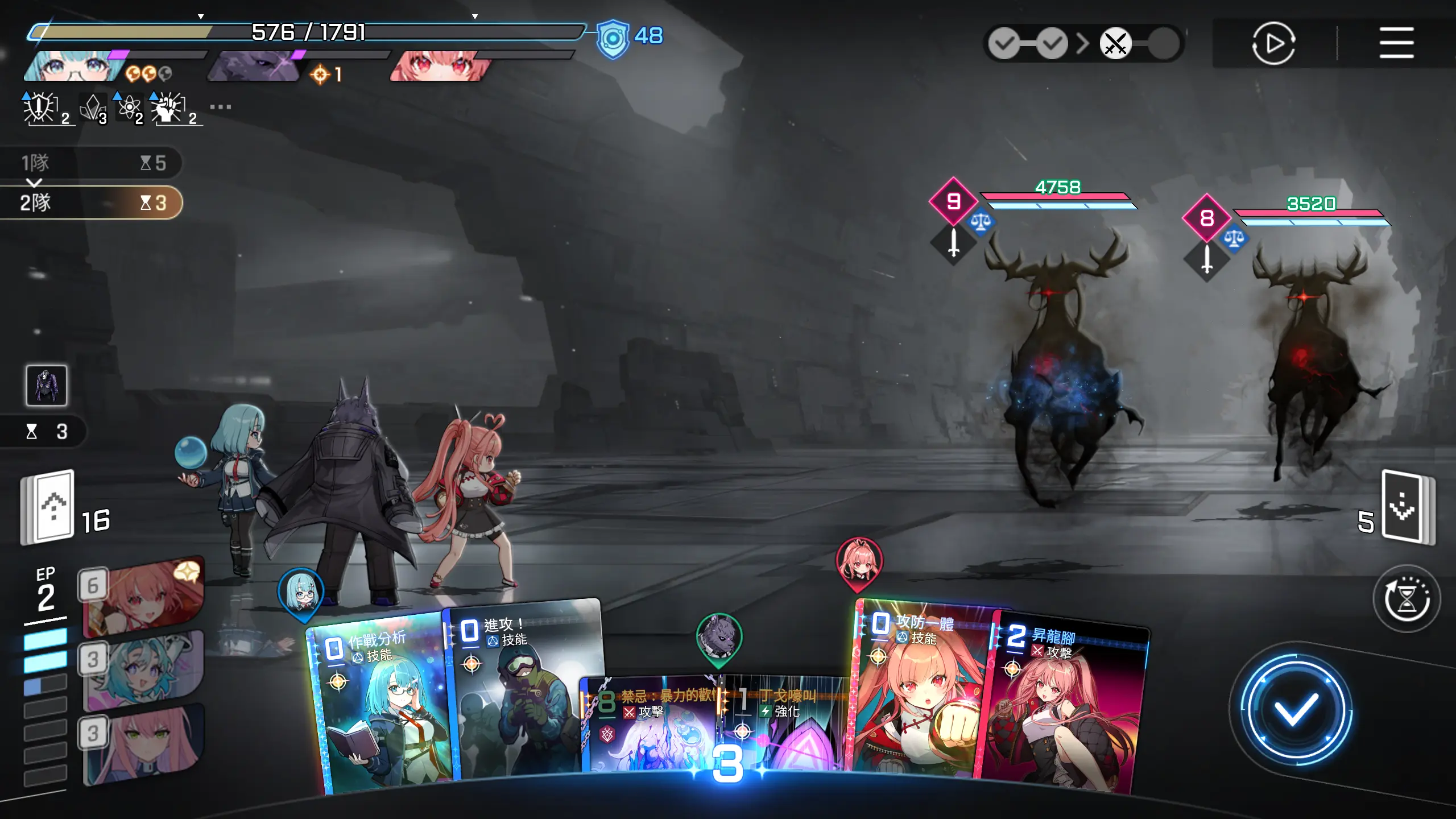Select team 2隊 tab
This screenshot has height=819, width=1456.
point(91,202)
